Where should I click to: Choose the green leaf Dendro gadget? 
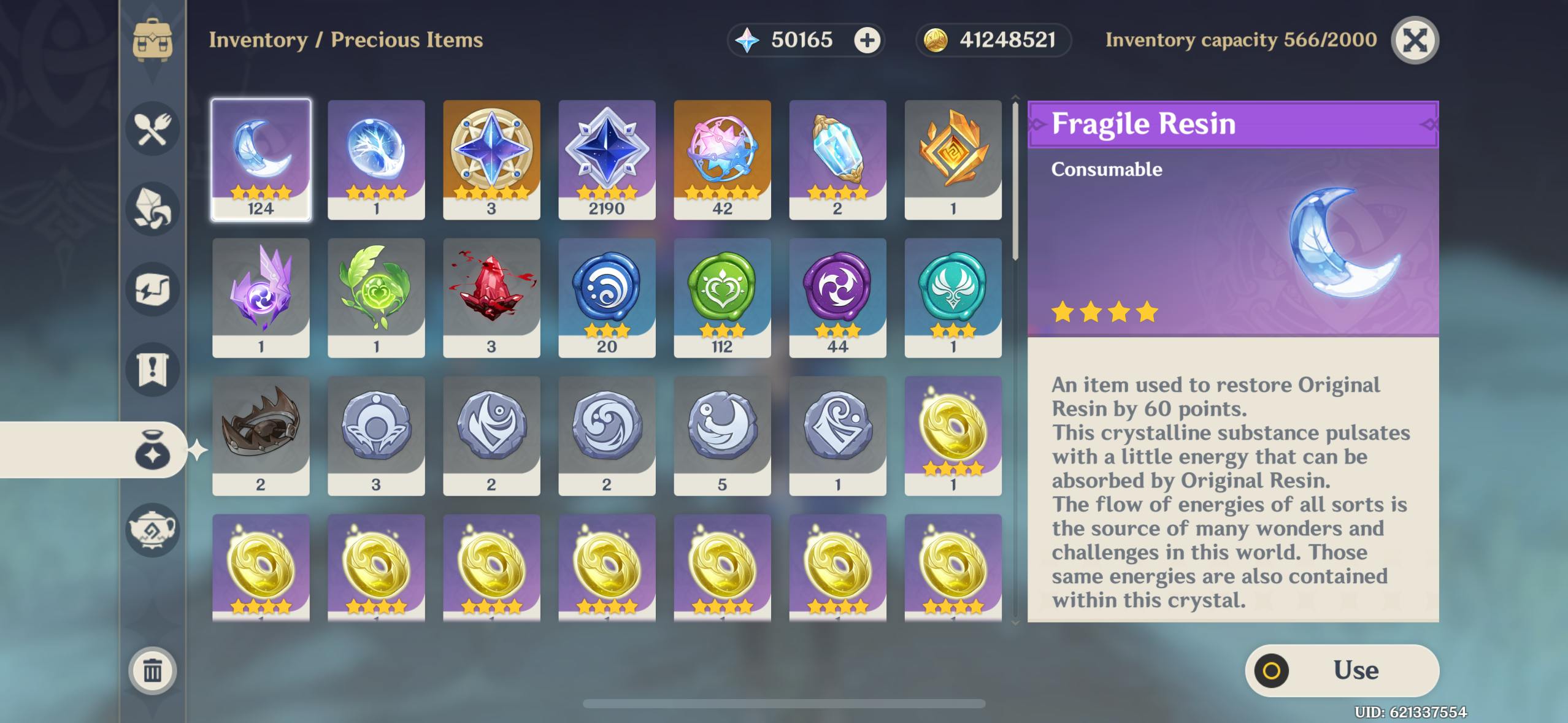(376, 297)
